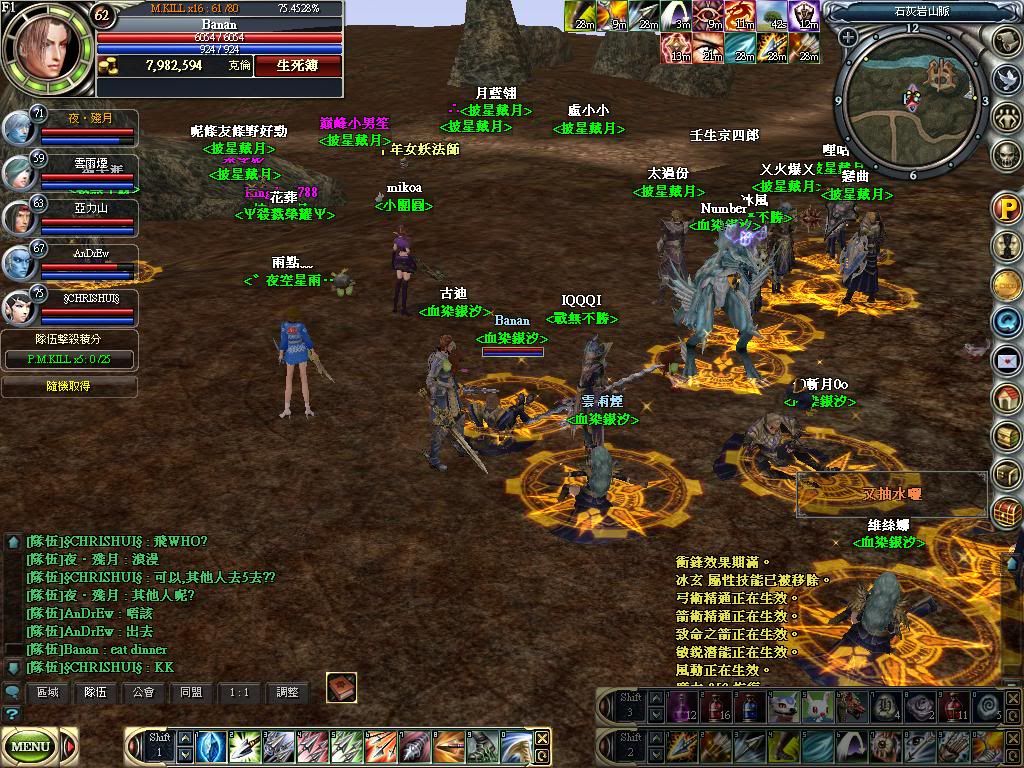This screenshot has width=1024, height=768.
Task: Close hotbar three with its X button
Action: (x=1012, y=698)
